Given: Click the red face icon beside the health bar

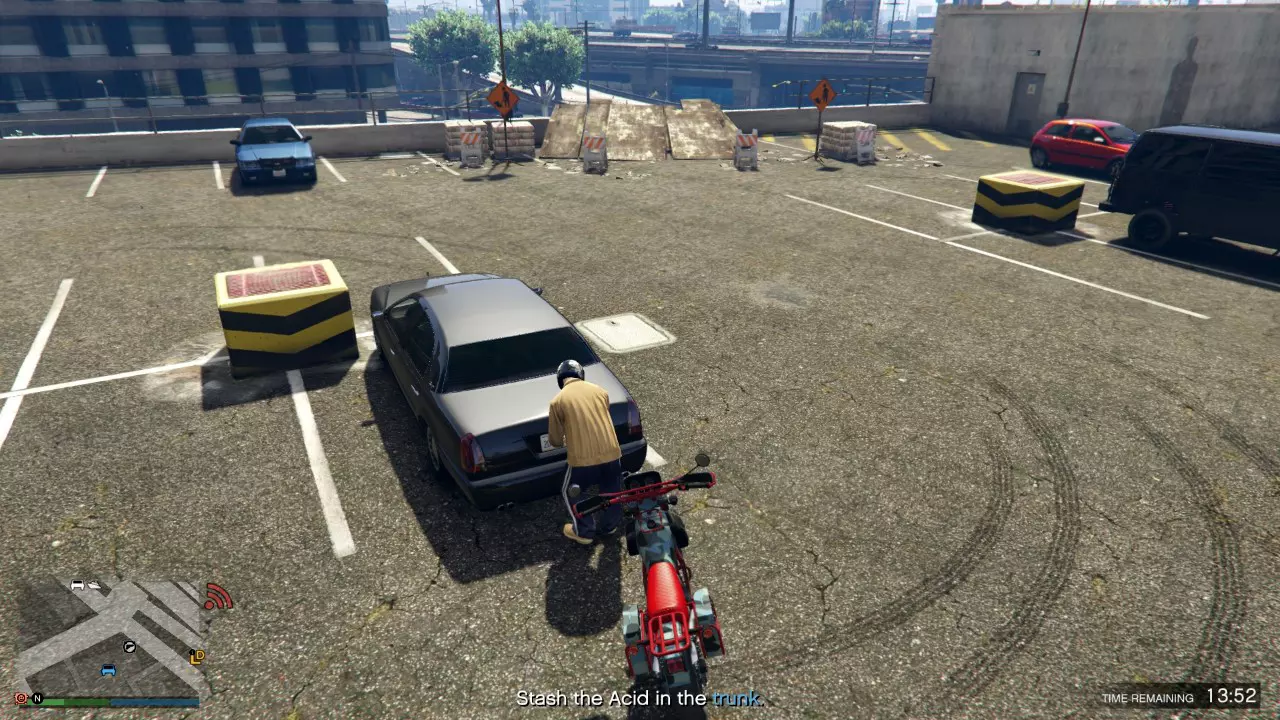Looking at the screenshot, I should [20, 698].
